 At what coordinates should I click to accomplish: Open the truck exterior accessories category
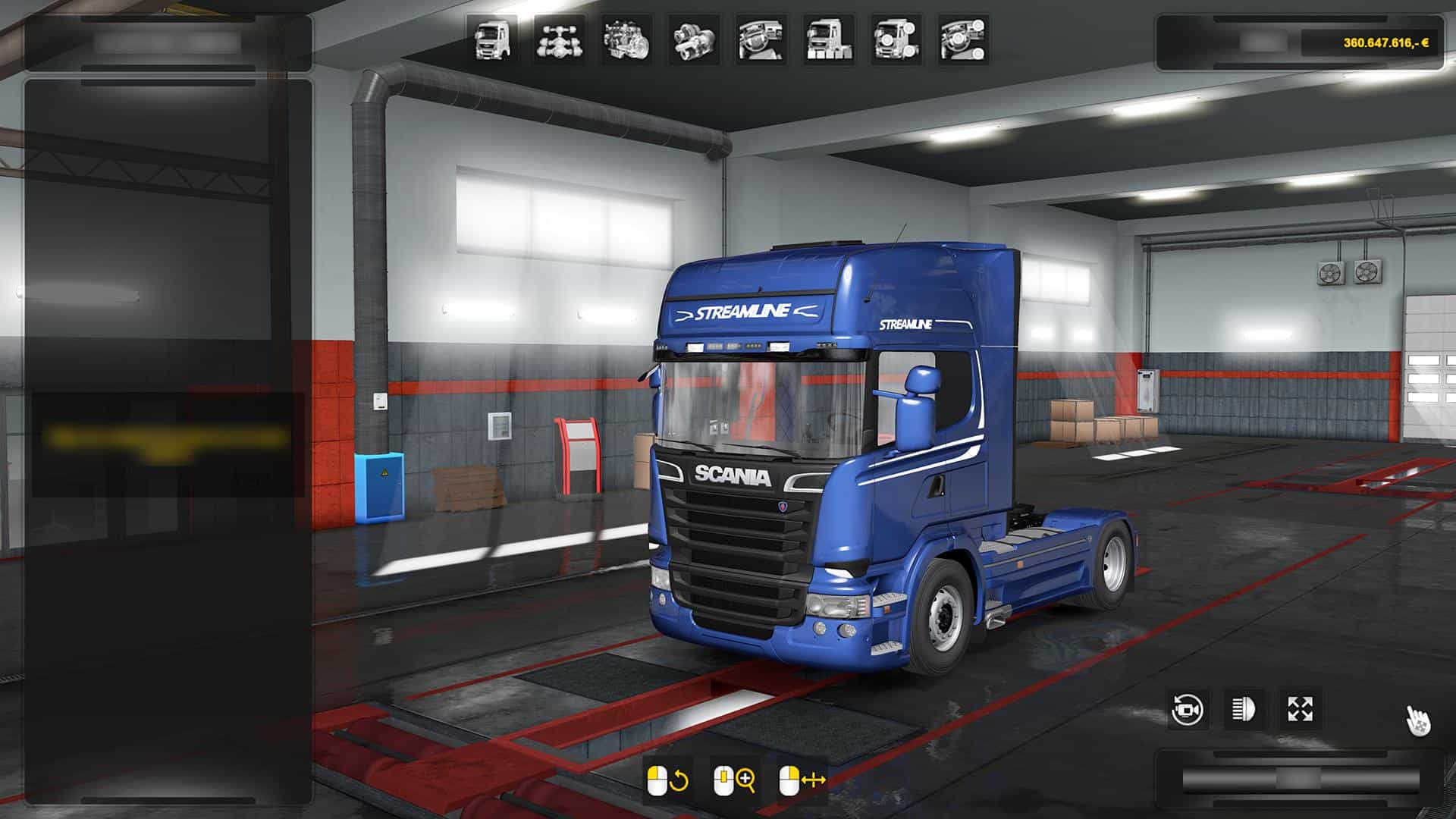[x=896, y=39]
